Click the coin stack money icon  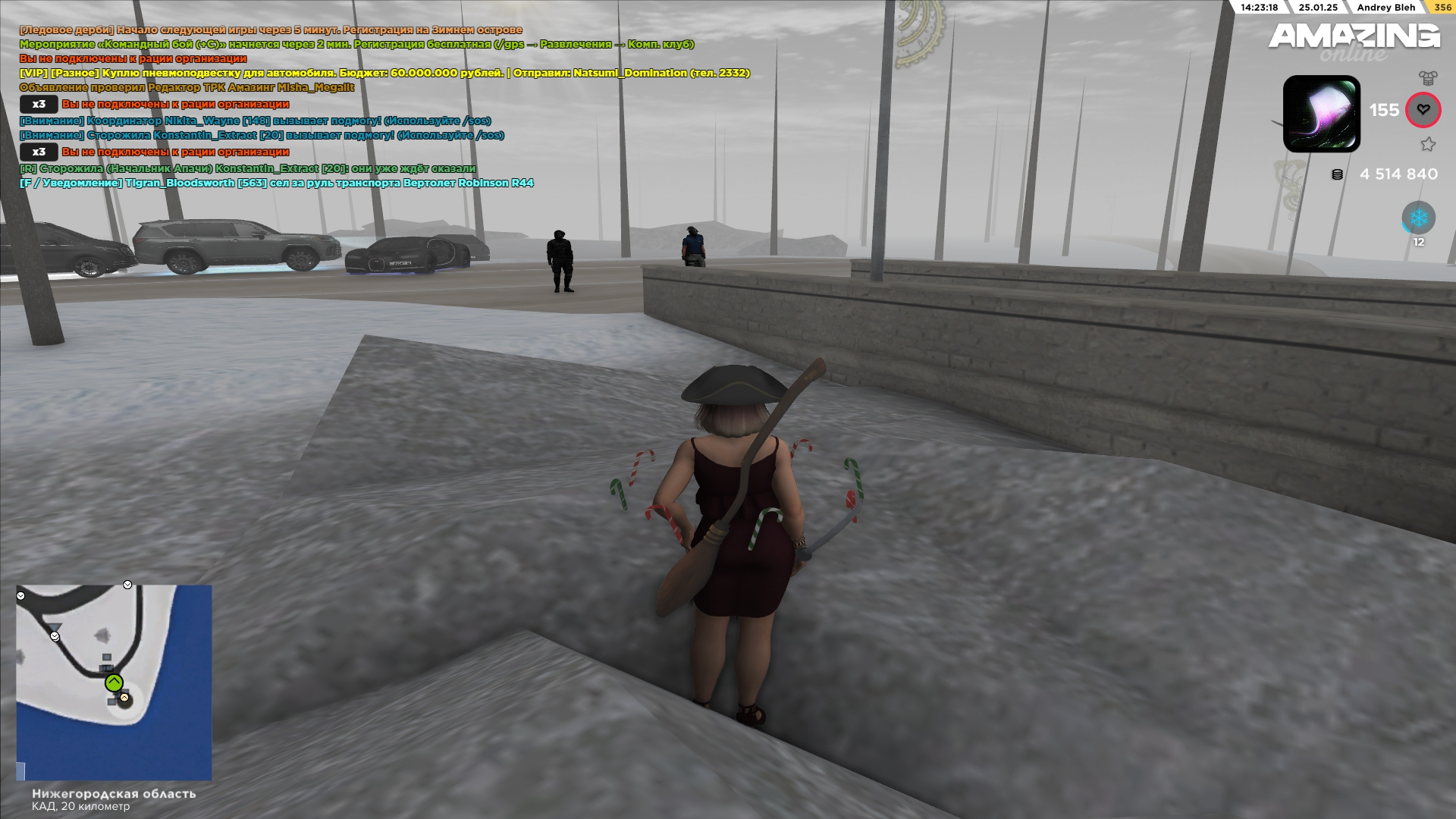pyautogui.click(x=1337, y=174)
